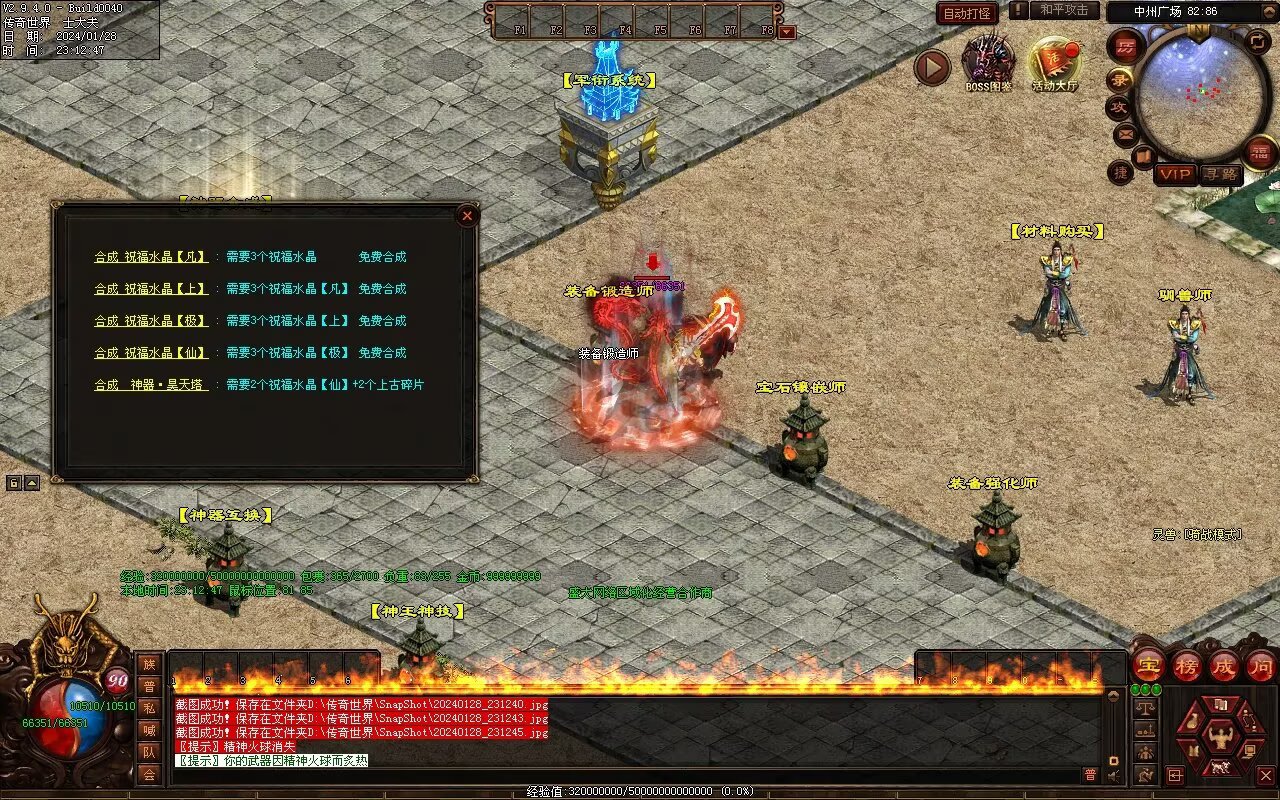The width and height of the screenshot is (1280, 800).
Task: Toggle the 自动打怪 auto-fight button
Action: pyautogui.click(x=967, y=13)
